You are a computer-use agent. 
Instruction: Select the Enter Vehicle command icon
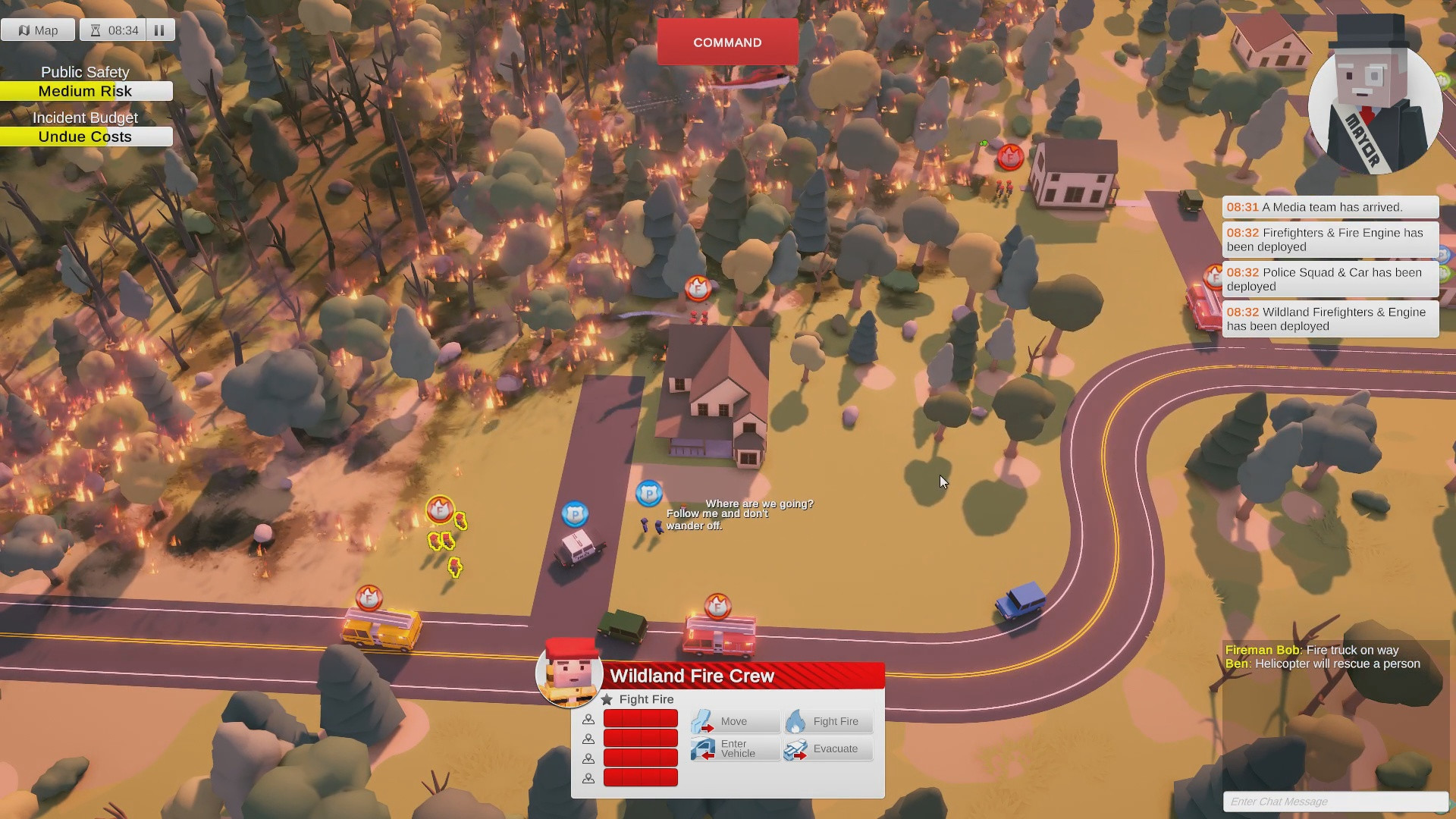pos(704,749)
